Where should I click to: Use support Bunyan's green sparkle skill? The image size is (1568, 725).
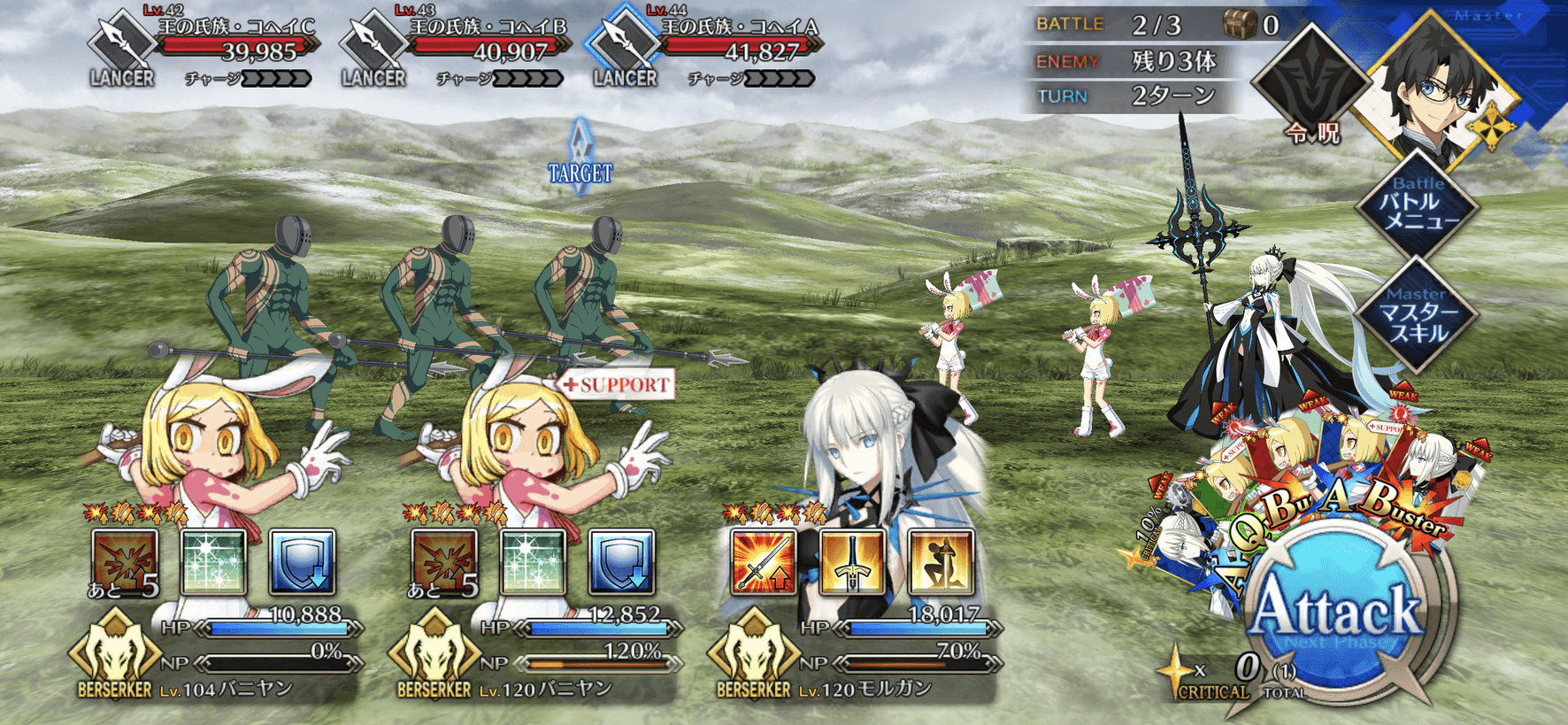click(x=533, y=561)
